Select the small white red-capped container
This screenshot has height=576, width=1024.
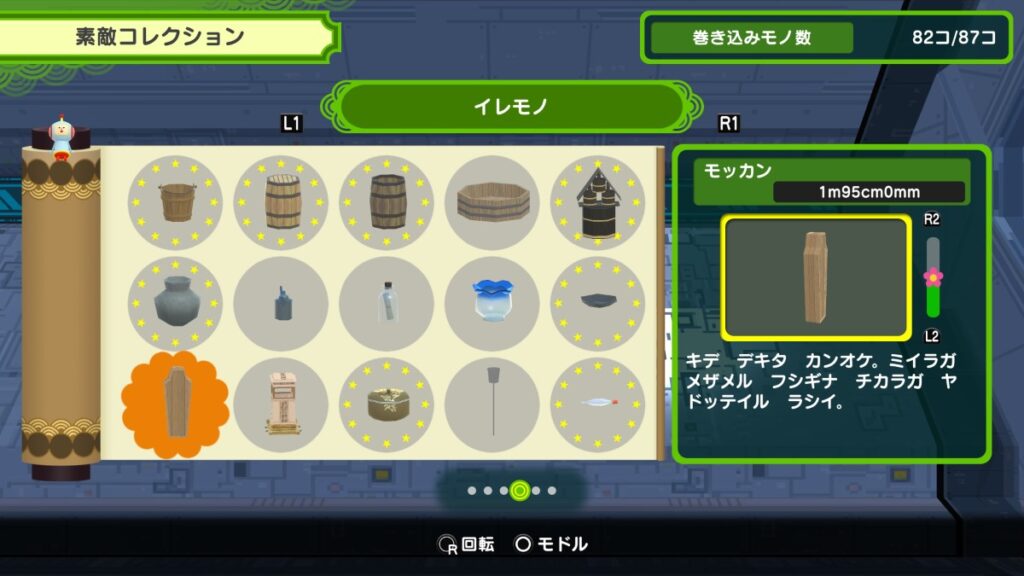(x=597, y=405)
